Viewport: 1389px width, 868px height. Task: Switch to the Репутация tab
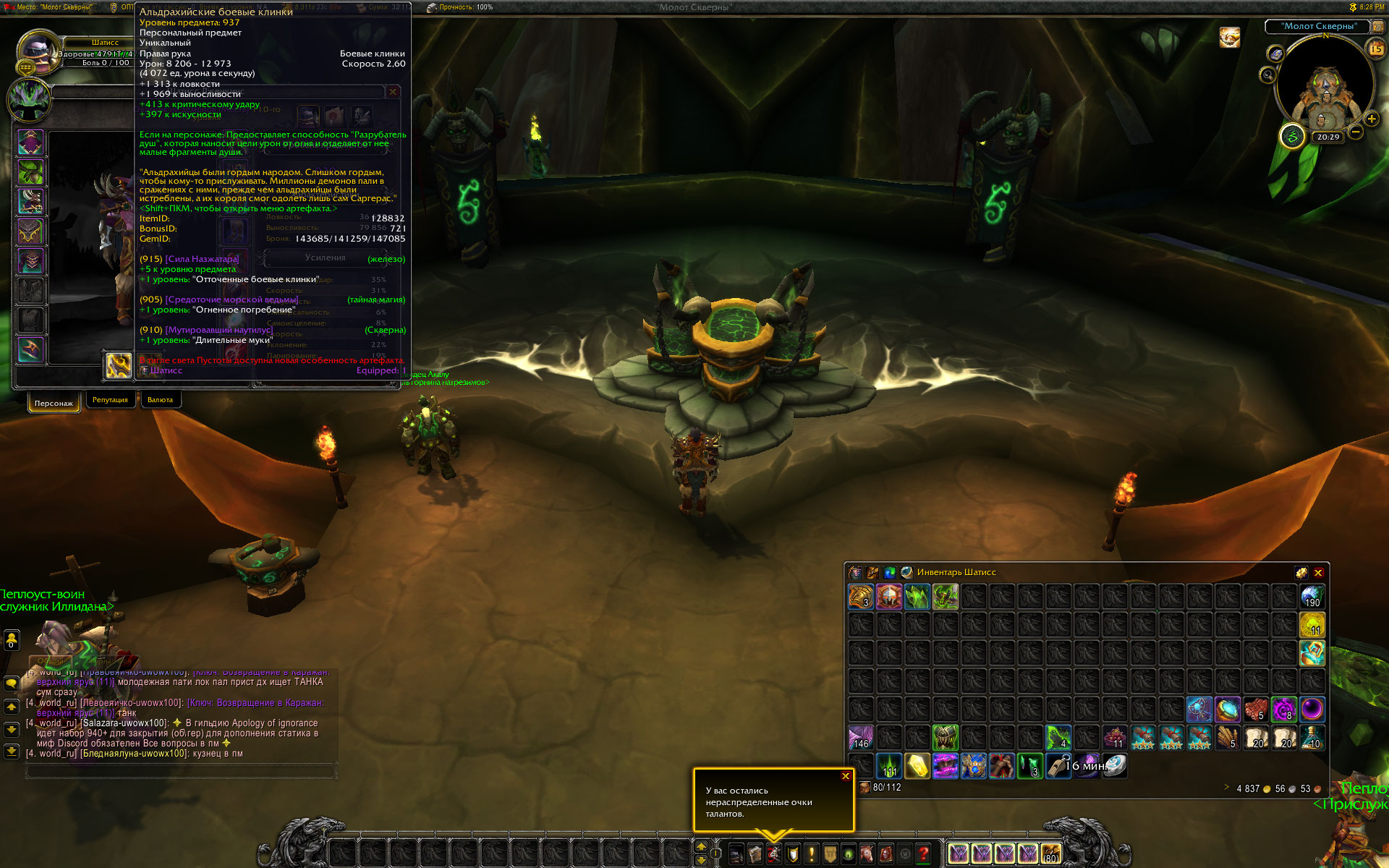pyautogui.click(x=110, y=400)
